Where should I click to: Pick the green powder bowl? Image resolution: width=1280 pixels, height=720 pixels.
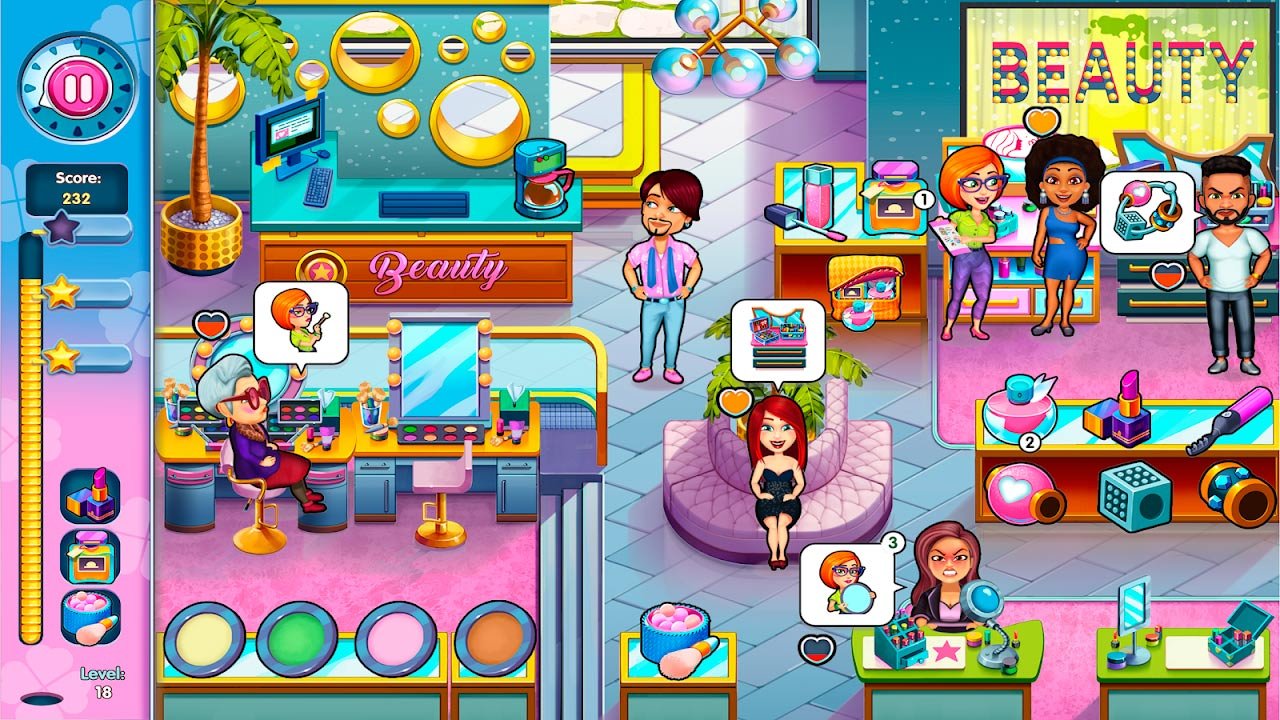296,638
